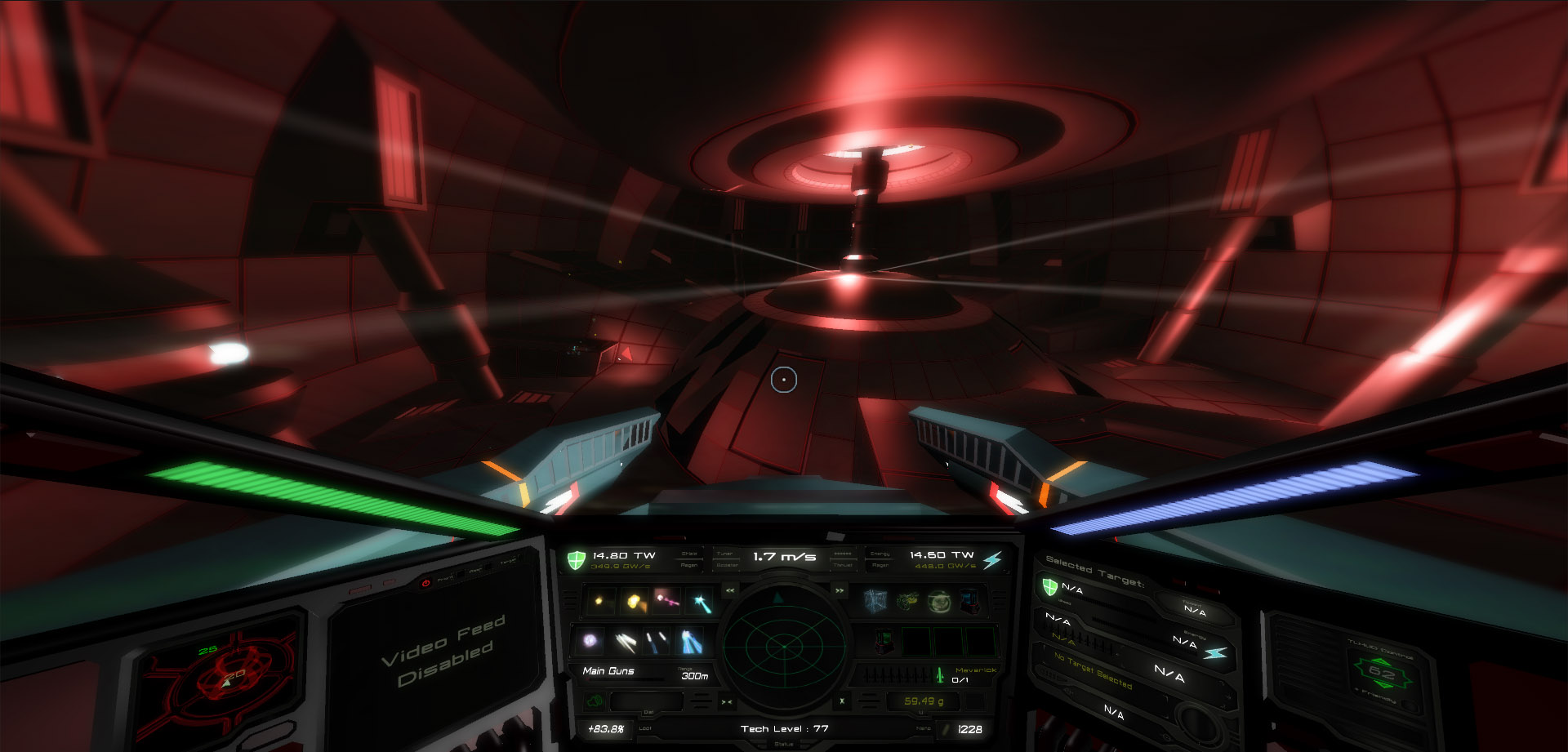Click the inward arrows button below radar
Screen dimensions: 1568x752
726,702
